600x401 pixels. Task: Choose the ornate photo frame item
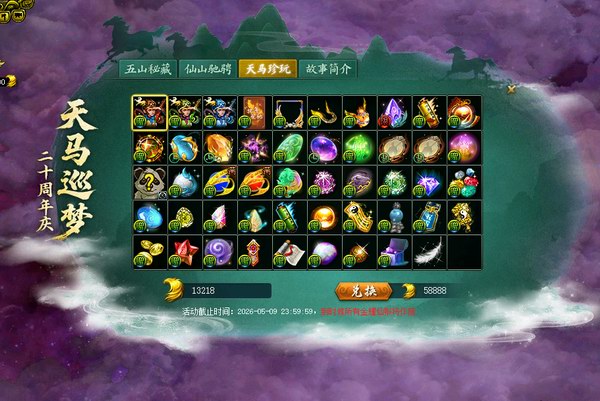pyautogui.click(x=290, y=113)
